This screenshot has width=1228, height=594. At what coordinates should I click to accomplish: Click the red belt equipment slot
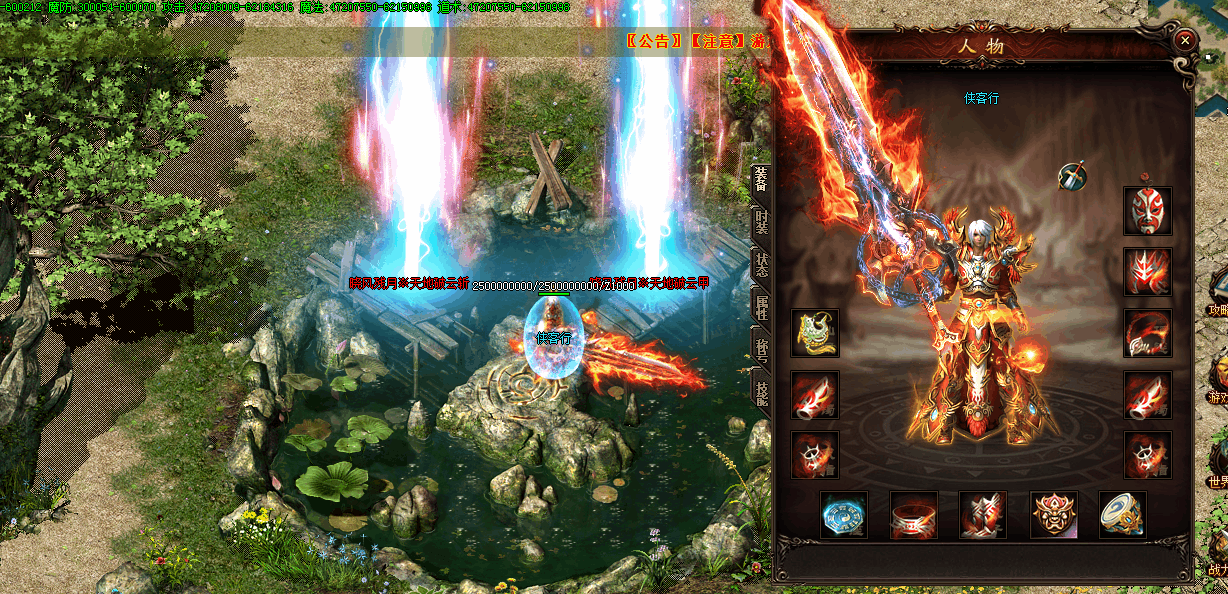(x=914, y=515)
